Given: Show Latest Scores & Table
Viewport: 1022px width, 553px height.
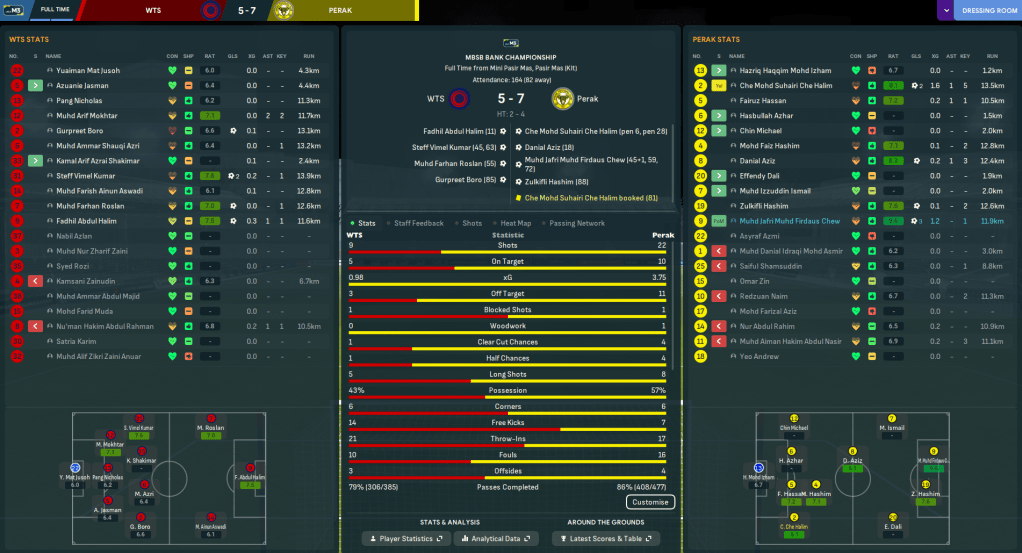Looking at the screenshot, I should pos(615,539).
